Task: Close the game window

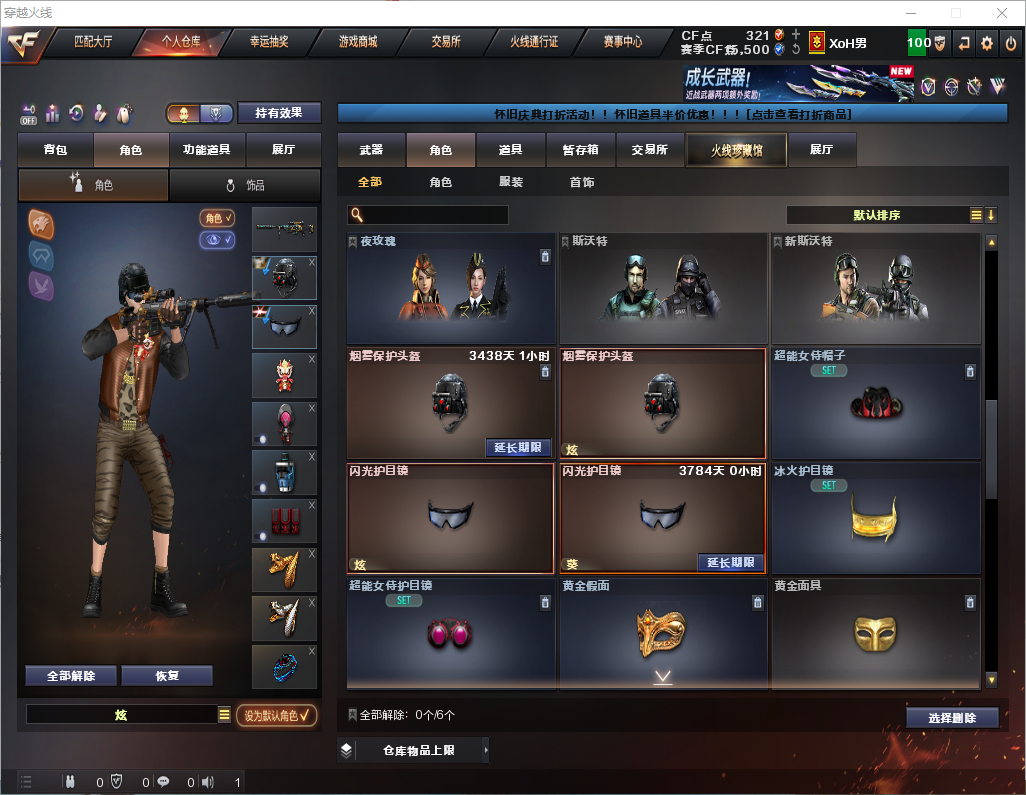Action: [x=1001, y=13]
